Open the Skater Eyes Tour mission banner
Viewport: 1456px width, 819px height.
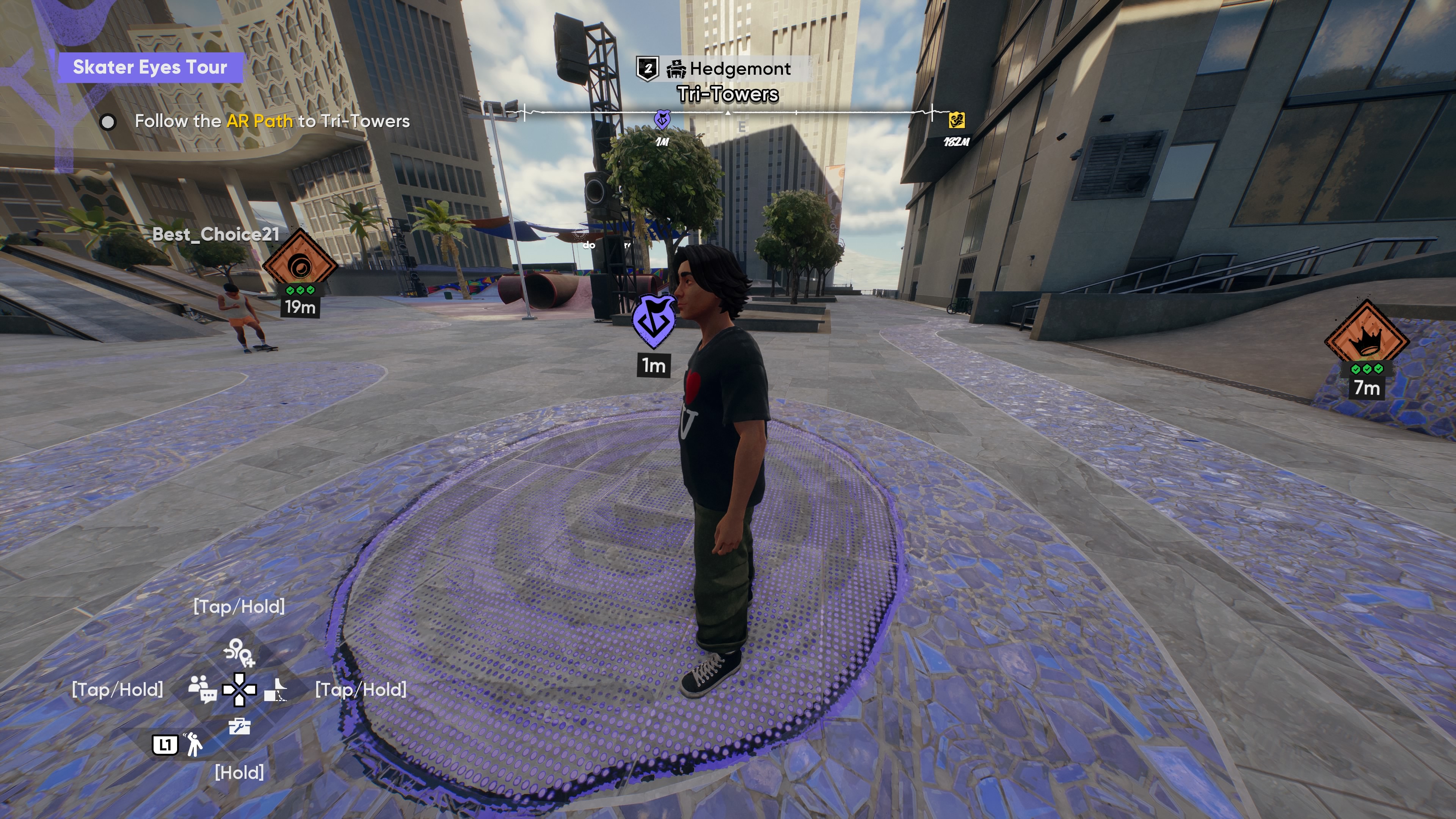[x=150, y=67]
